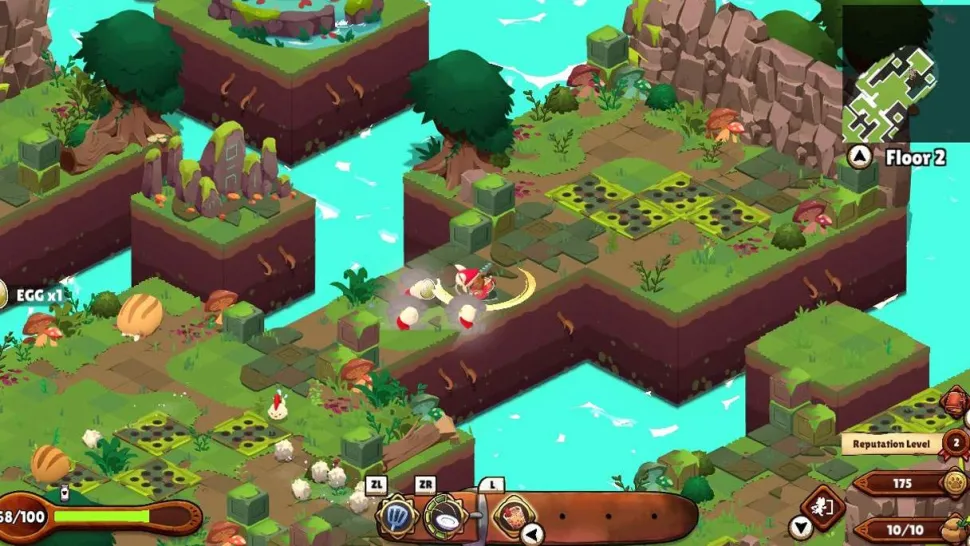Use the frying pan plate ability
Screen dimensions: 970x546
(x=442, y=517)
